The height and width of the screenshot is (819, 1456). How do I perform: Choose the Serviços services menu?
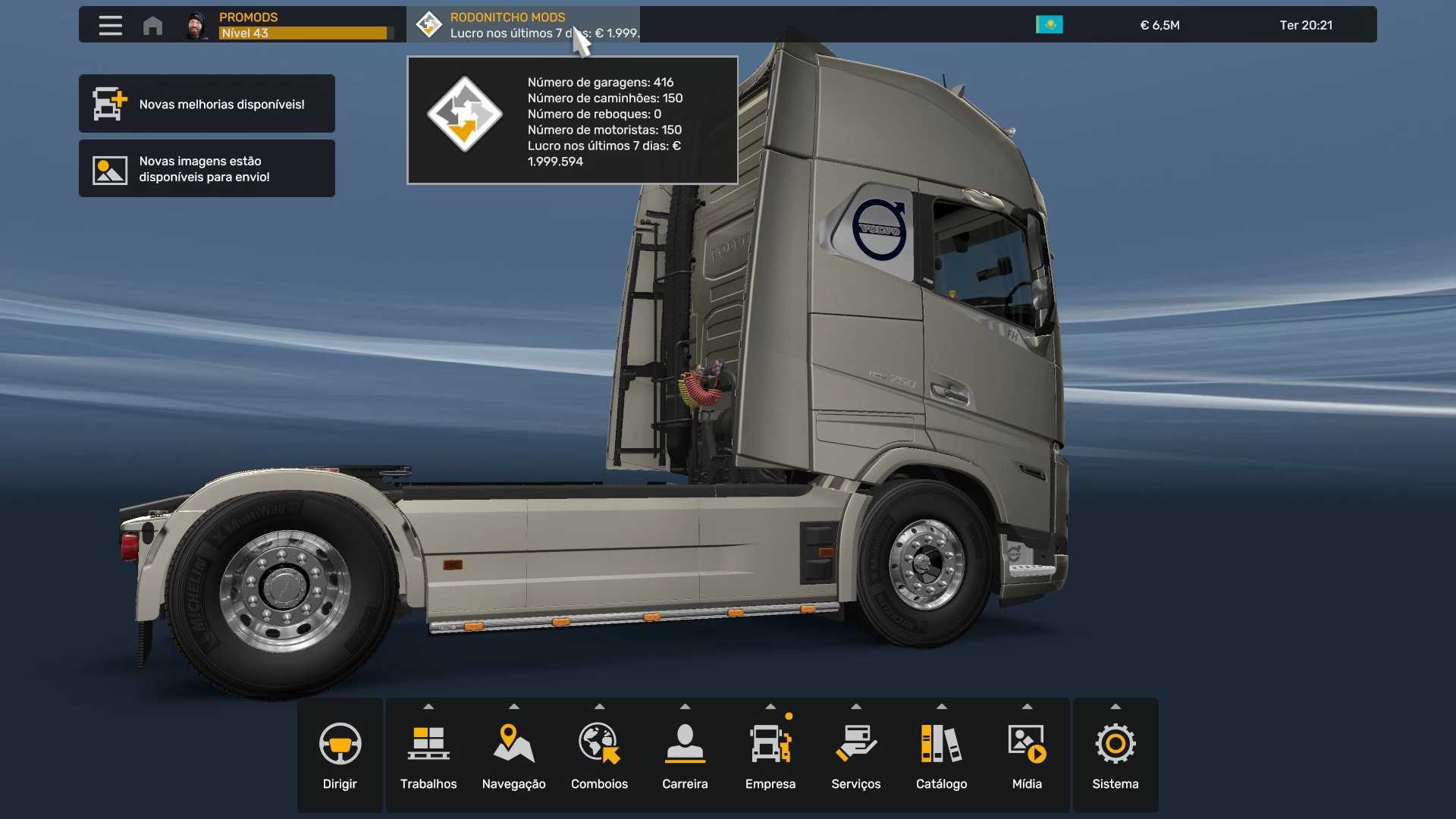click(x=855, y=755)
